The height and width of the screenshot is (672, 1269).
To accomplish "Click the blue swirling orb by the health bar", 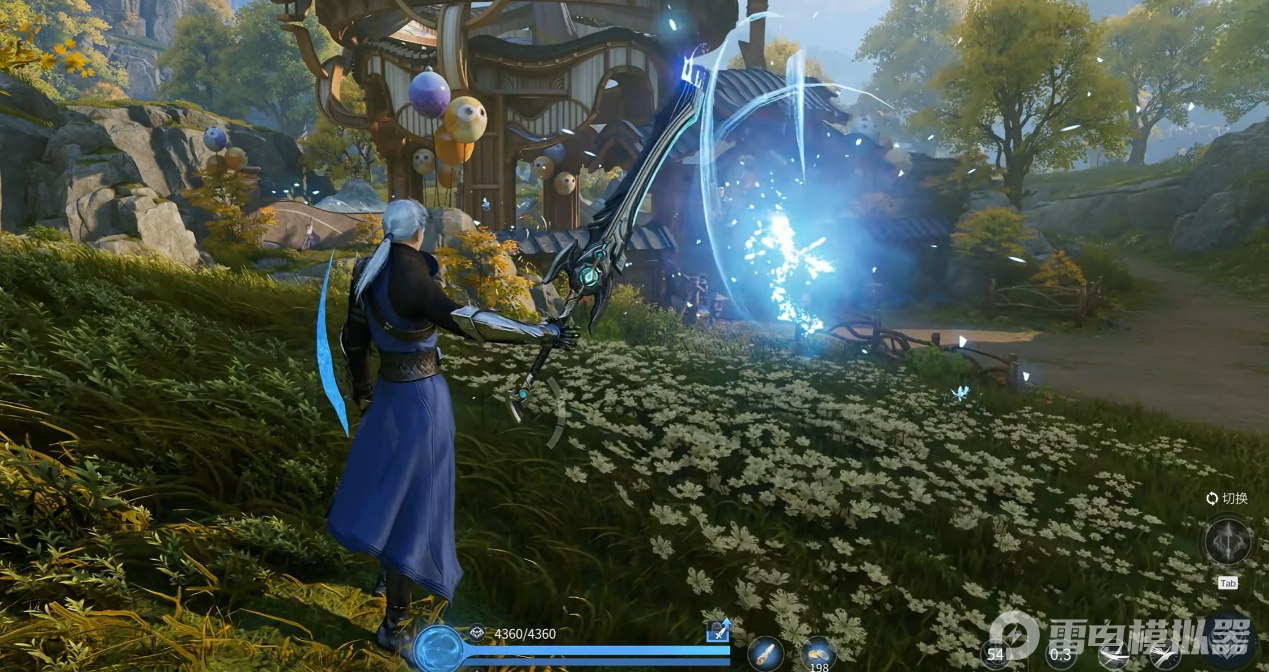I will point(437,649).
